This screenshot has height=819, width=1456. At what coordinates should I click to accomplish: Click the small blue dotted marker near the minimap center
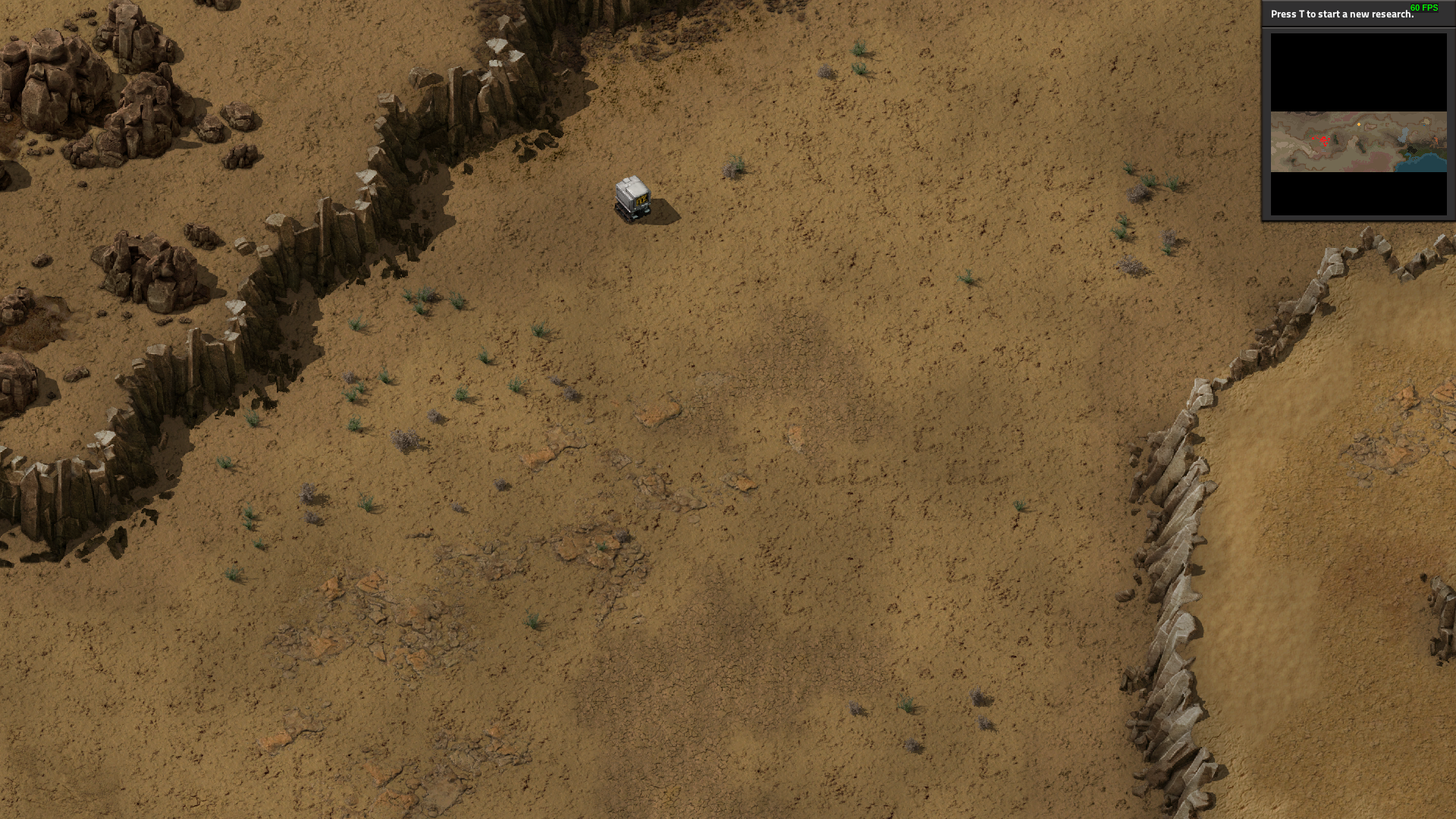(1323, 150)
